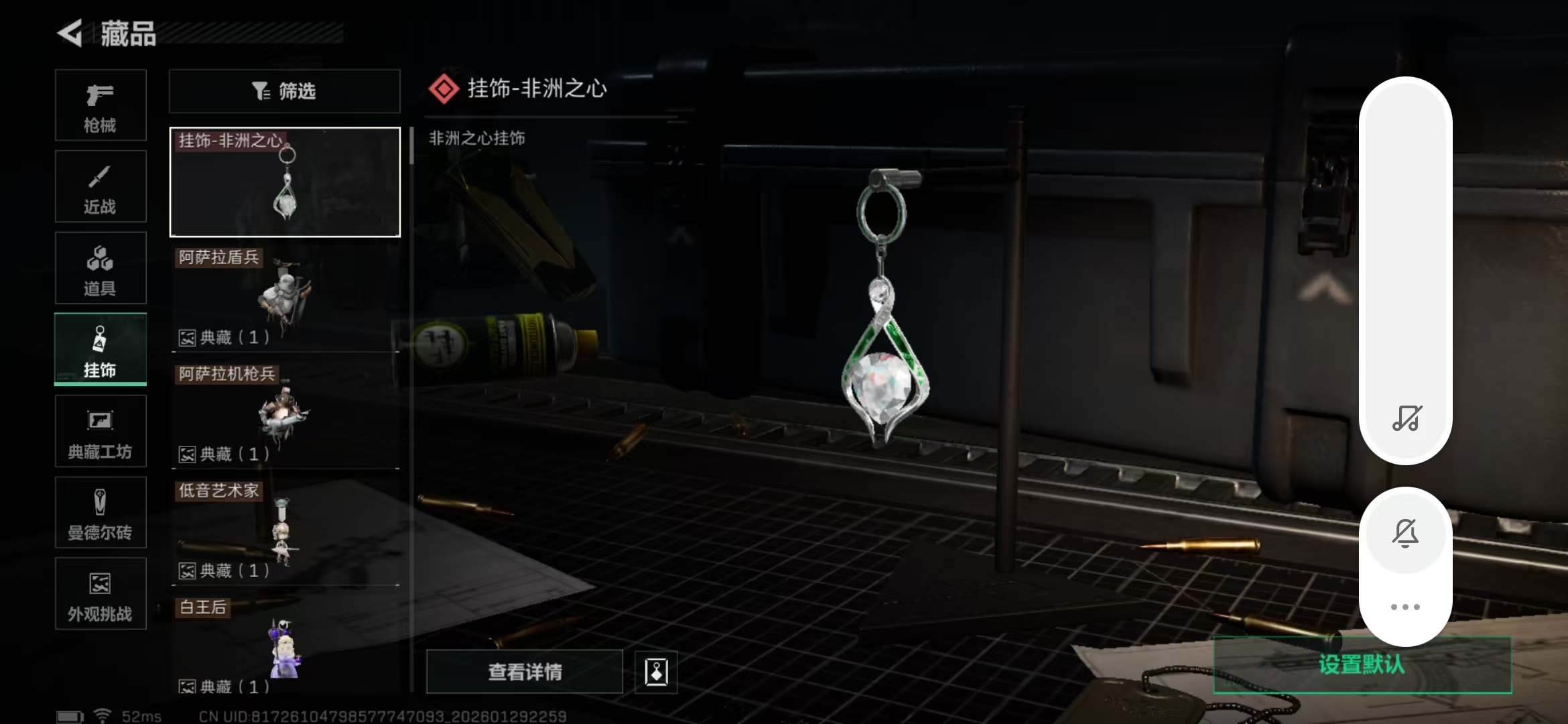
Task: Click the funnel icon on the 筛选 button
Action: coord(261,91)
